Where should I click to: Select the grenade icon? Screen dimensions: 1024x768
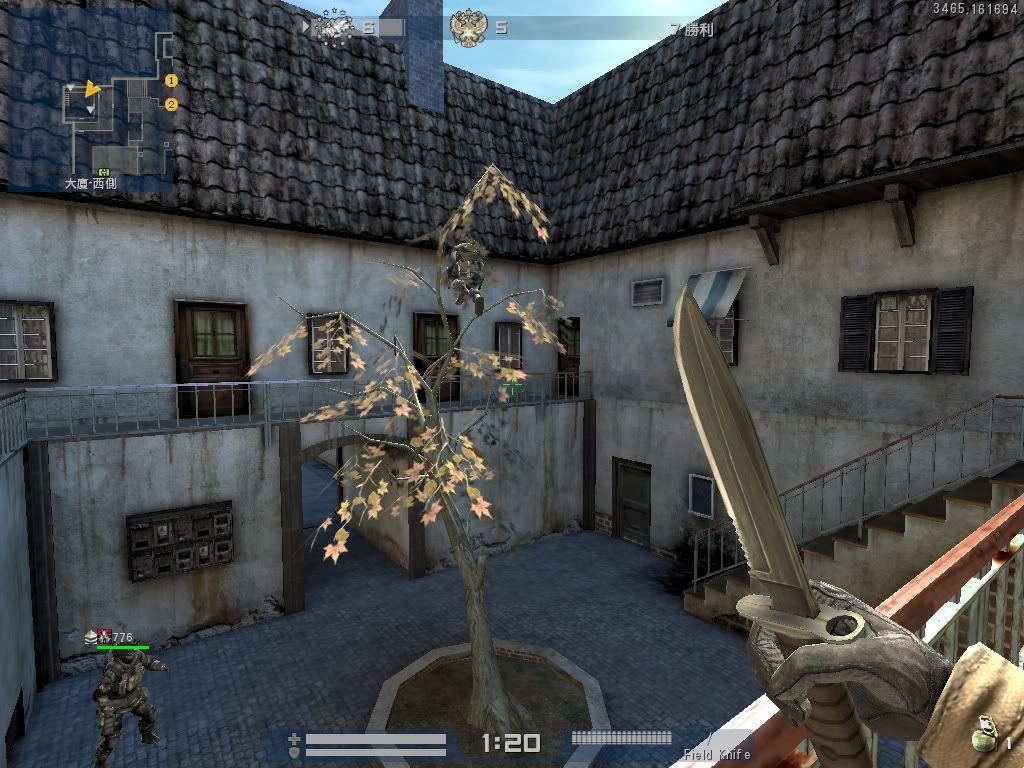[x=987, y=736]
